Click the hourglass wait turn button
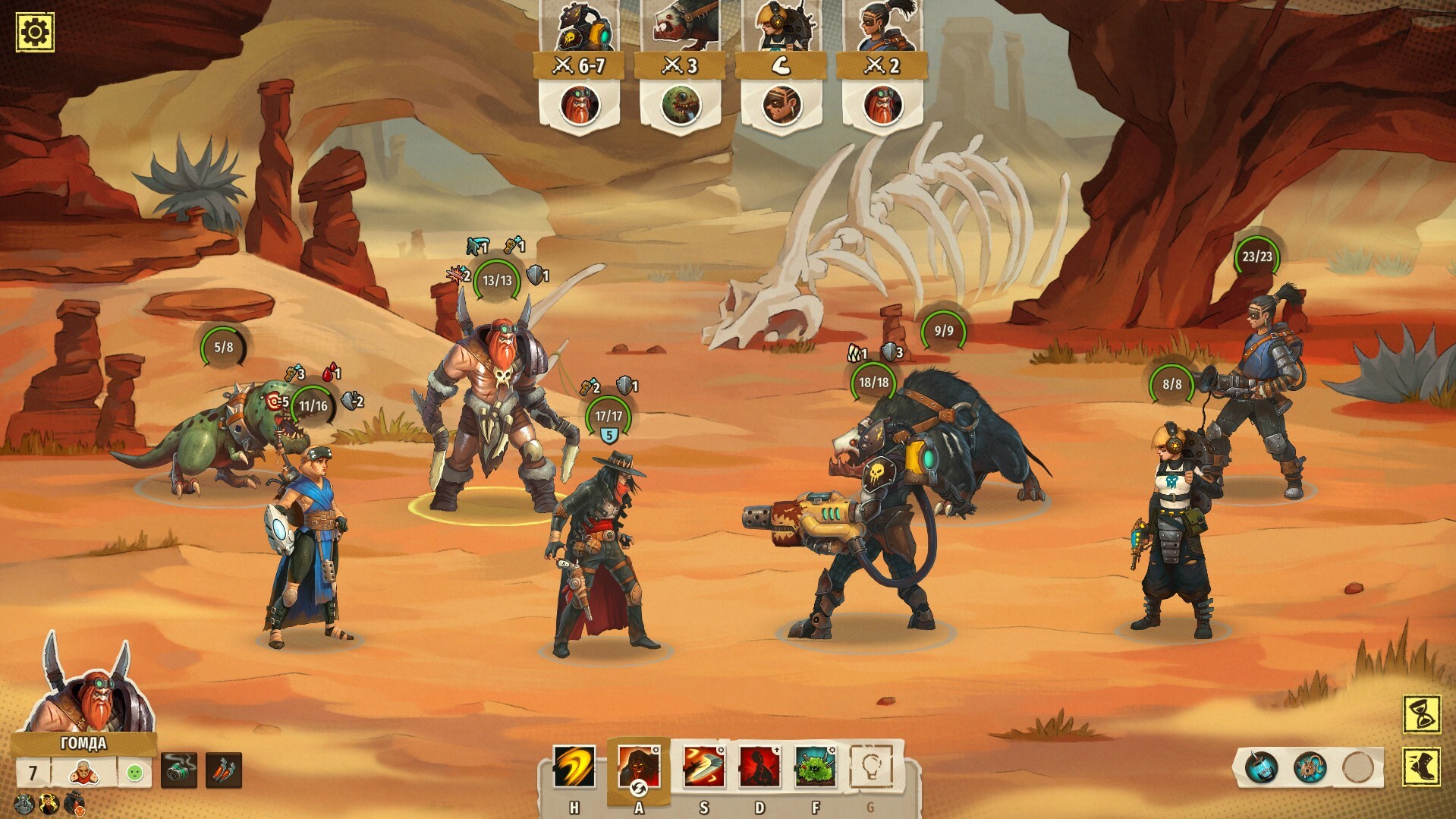The width and height of the screenshot is (1456, 819). pyautogui.click(x=1421, y=714)
